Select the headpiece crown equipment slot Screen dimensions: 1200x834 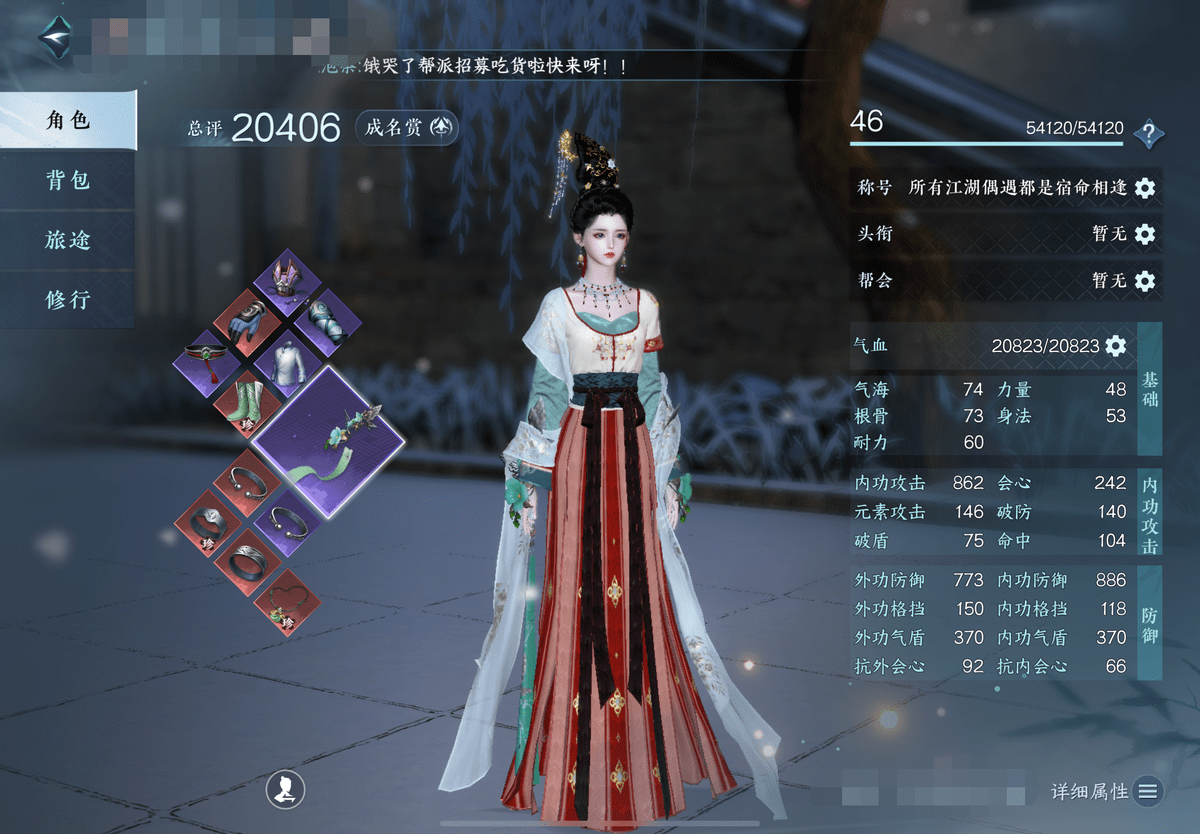coord(288,281)
